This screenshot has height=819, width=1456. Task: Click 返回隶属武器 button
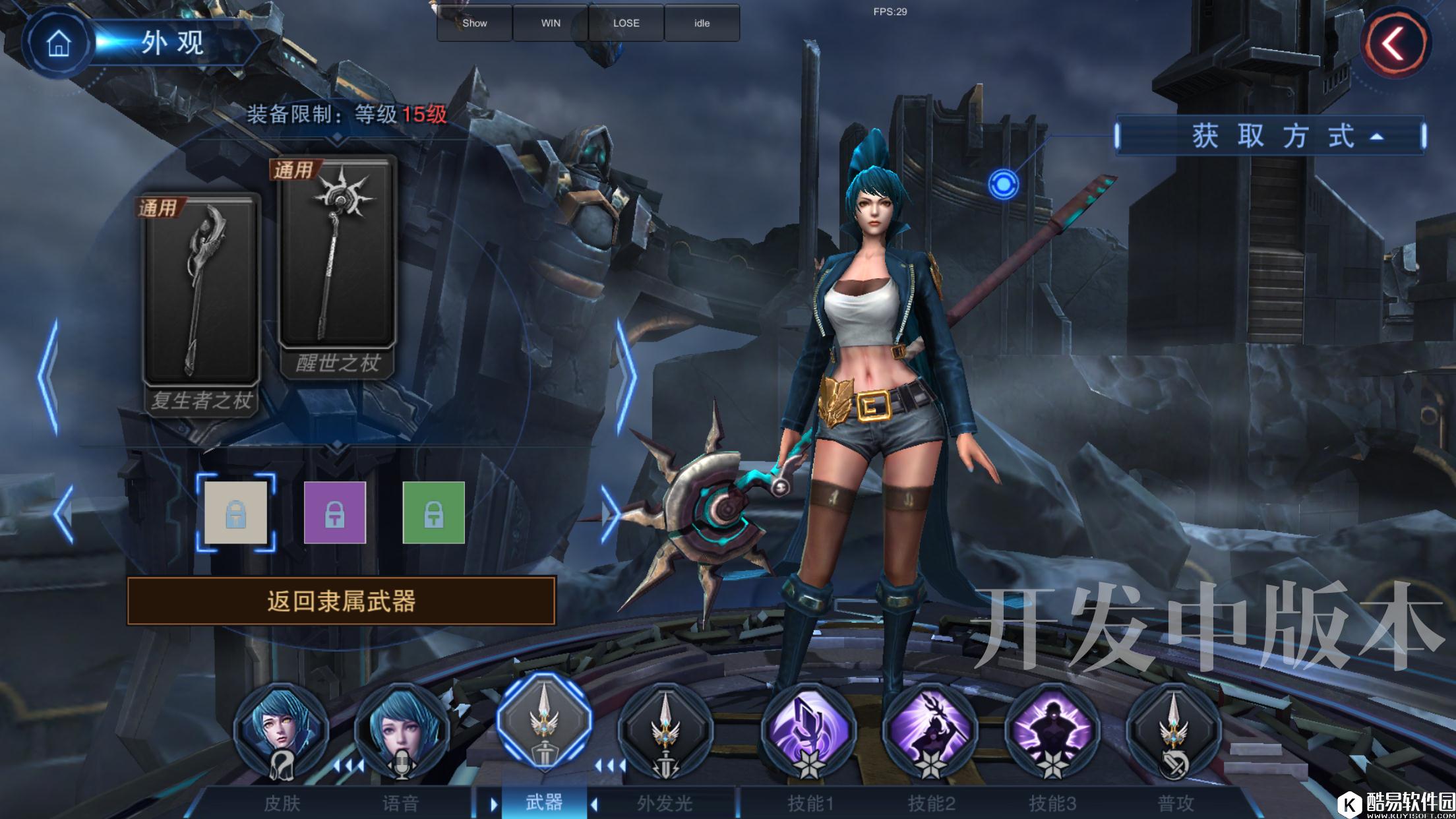click(x=341, y=601)
